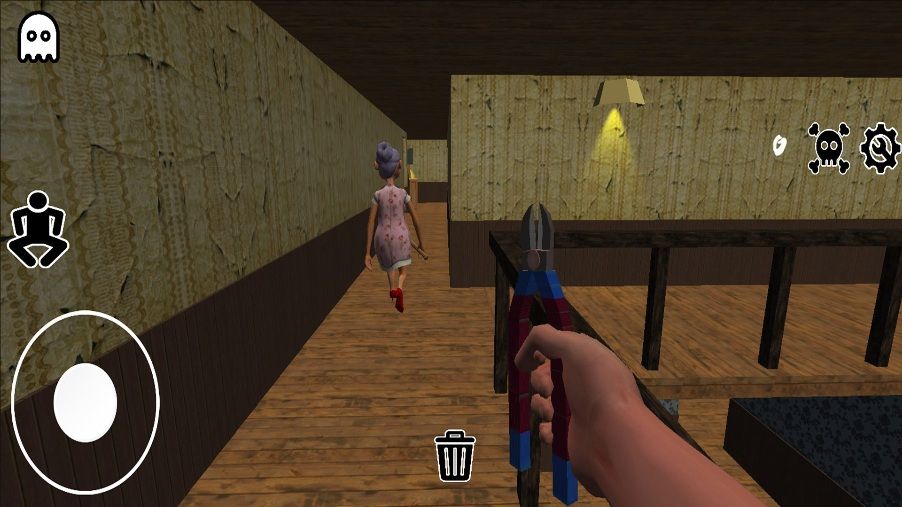Tap the skull and crossbones icon
Viewport: 902px width, 507px height.
[829, 148]
